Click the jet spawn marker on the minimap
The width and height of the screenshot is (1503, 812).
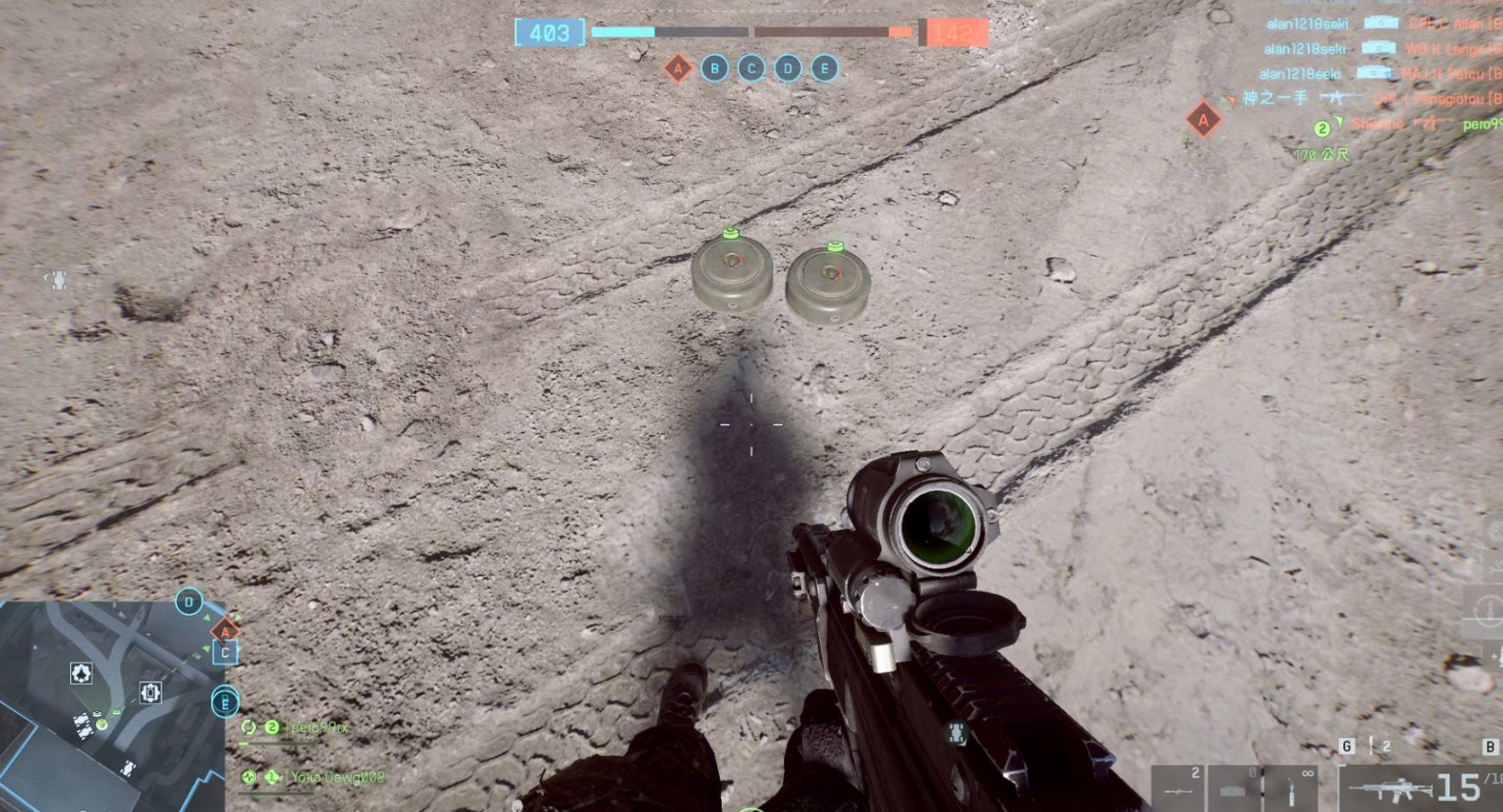point(81,673)
